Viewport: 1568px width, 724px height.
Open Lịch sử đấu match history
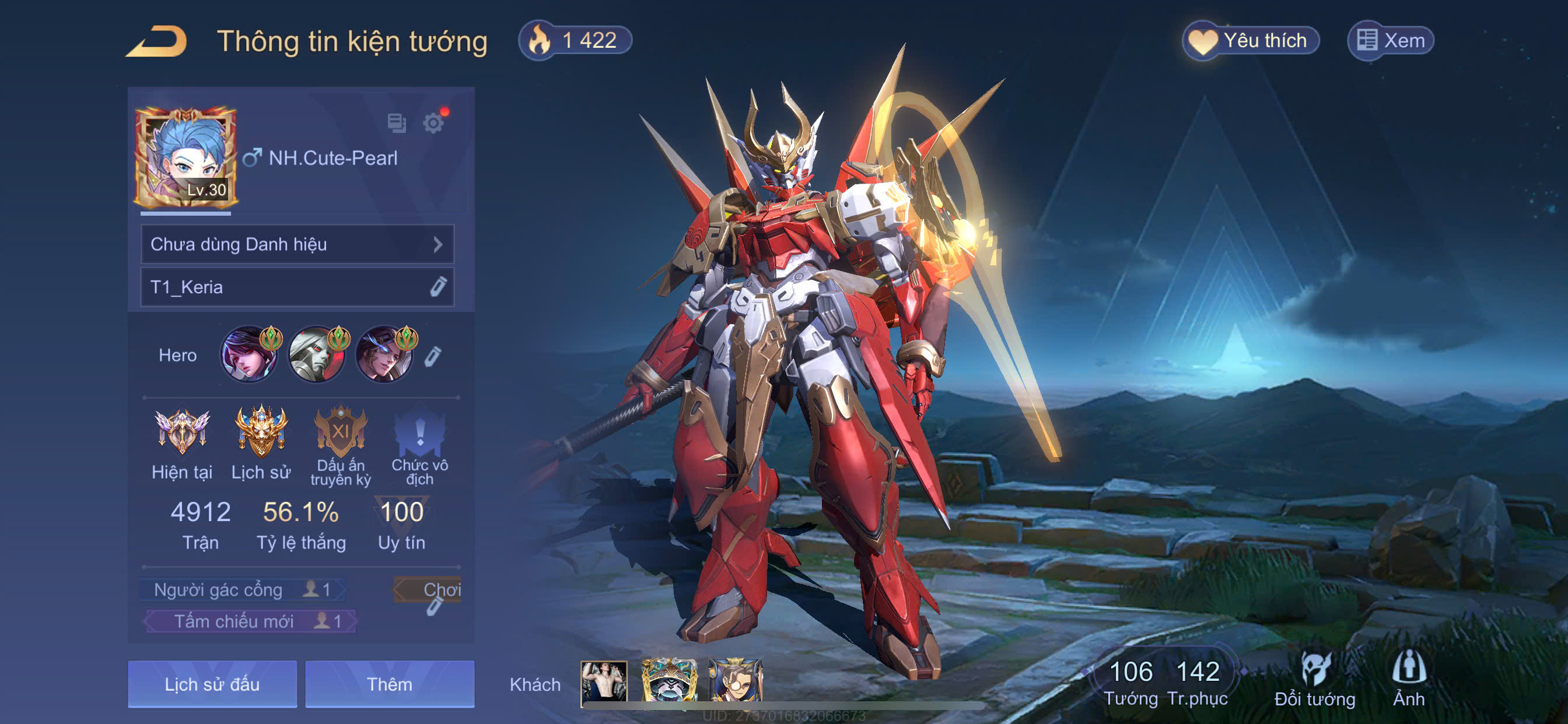click(212, 684)
